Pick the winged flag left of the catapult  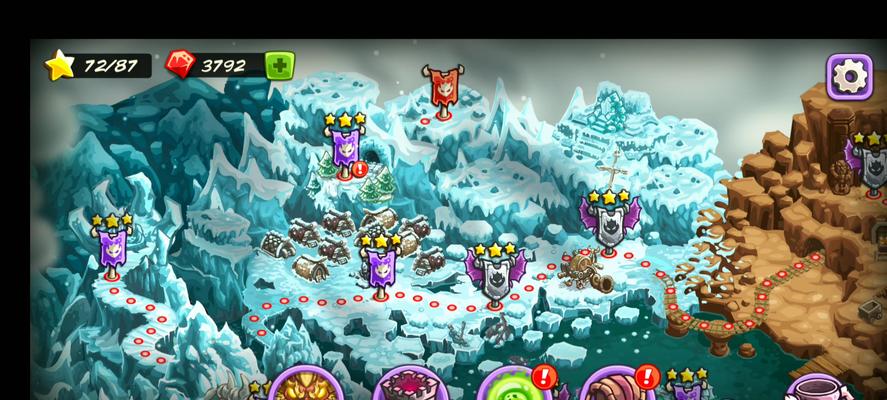click(495, 271)
